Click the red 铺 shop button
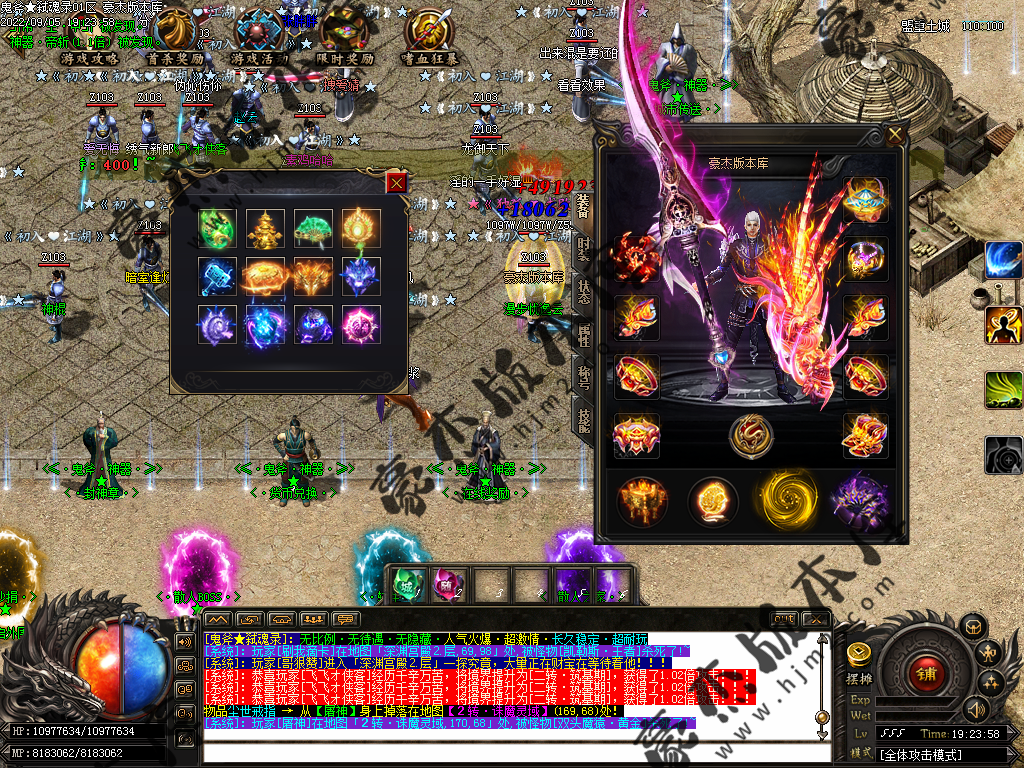 (923, 671)
